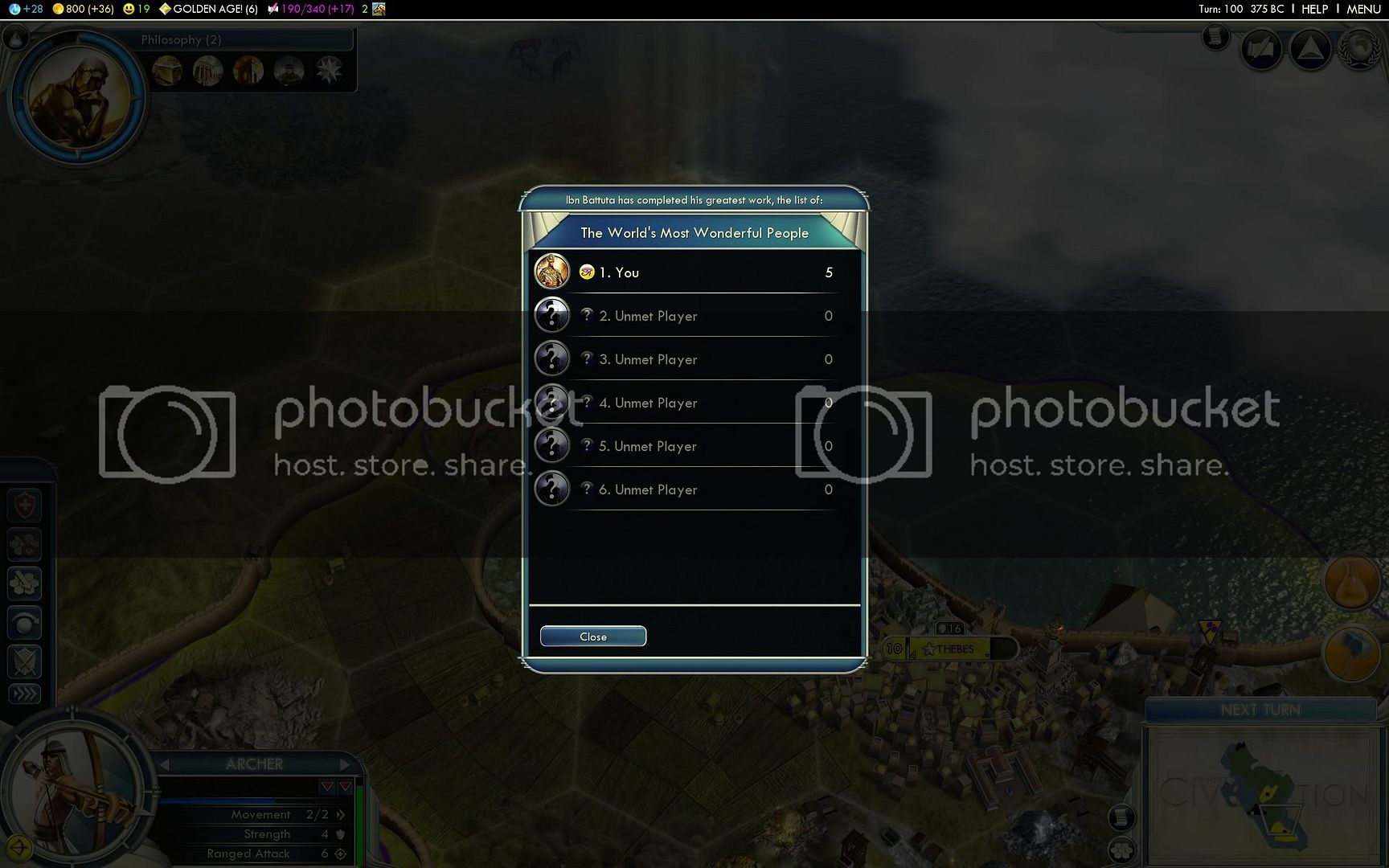Click the gold treasury amount in top bar
The width and height of the screenshot is (1389, 868).
(84, 9)
